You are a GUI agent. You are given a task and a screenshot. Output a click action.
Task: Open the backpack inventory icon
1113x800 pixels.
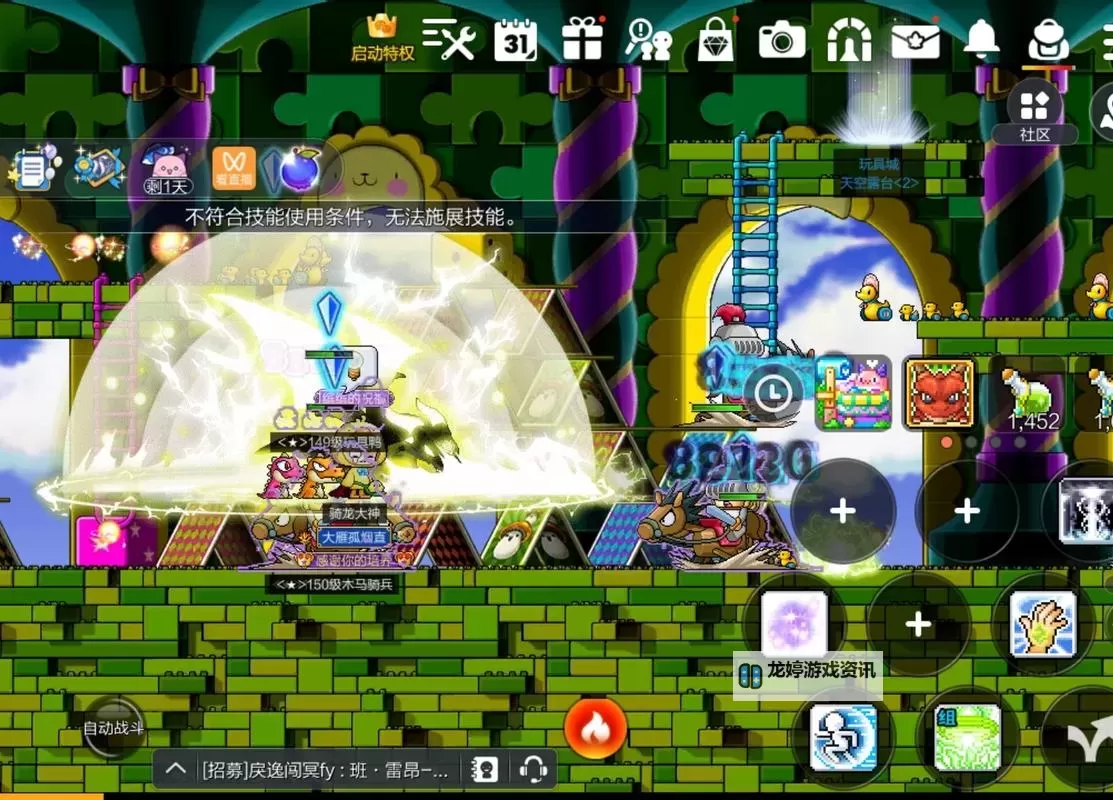pos(1048,40)
